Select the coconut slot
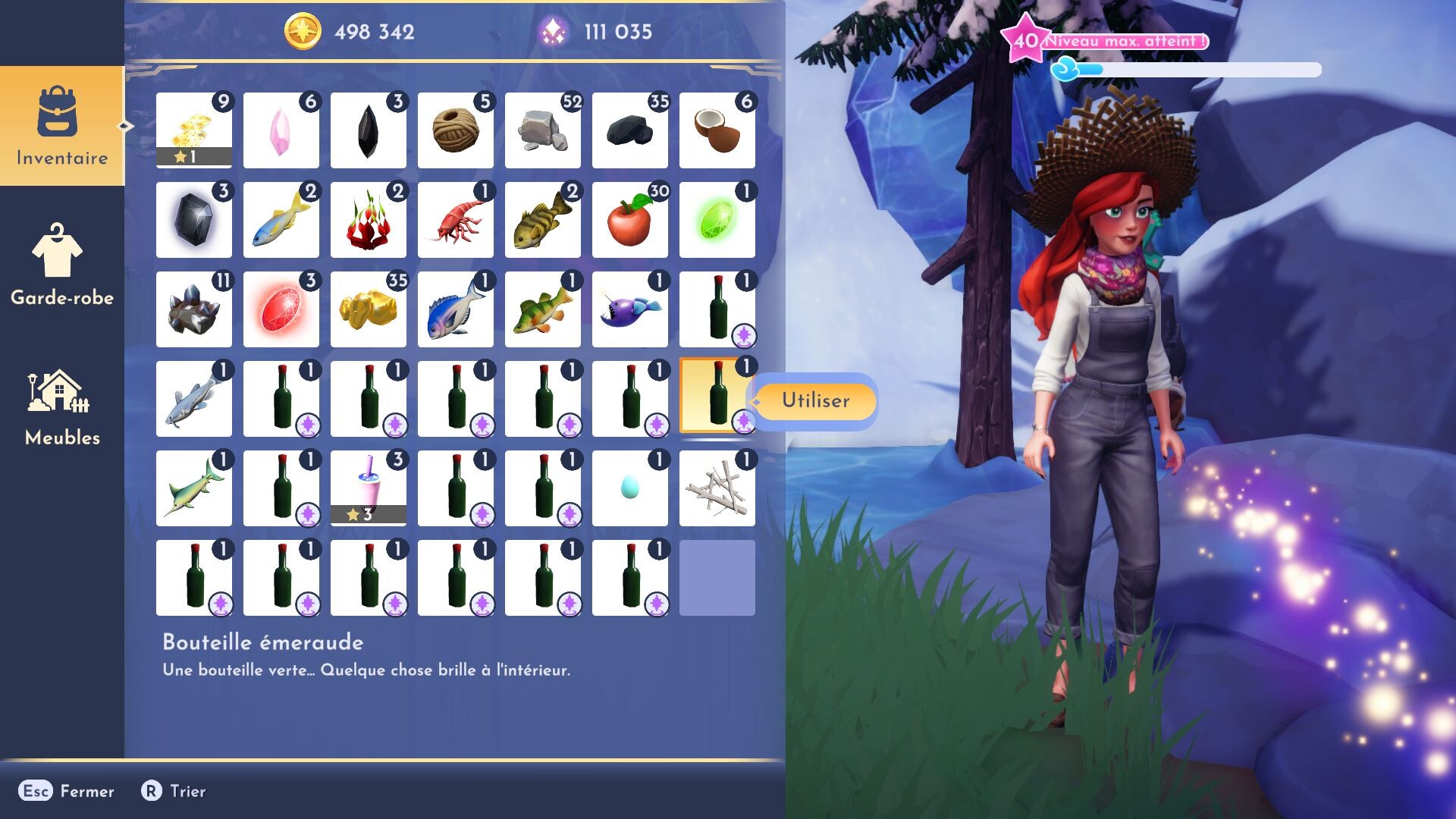The width and height of the screenshot is (1456, 819). coord(717,130)
